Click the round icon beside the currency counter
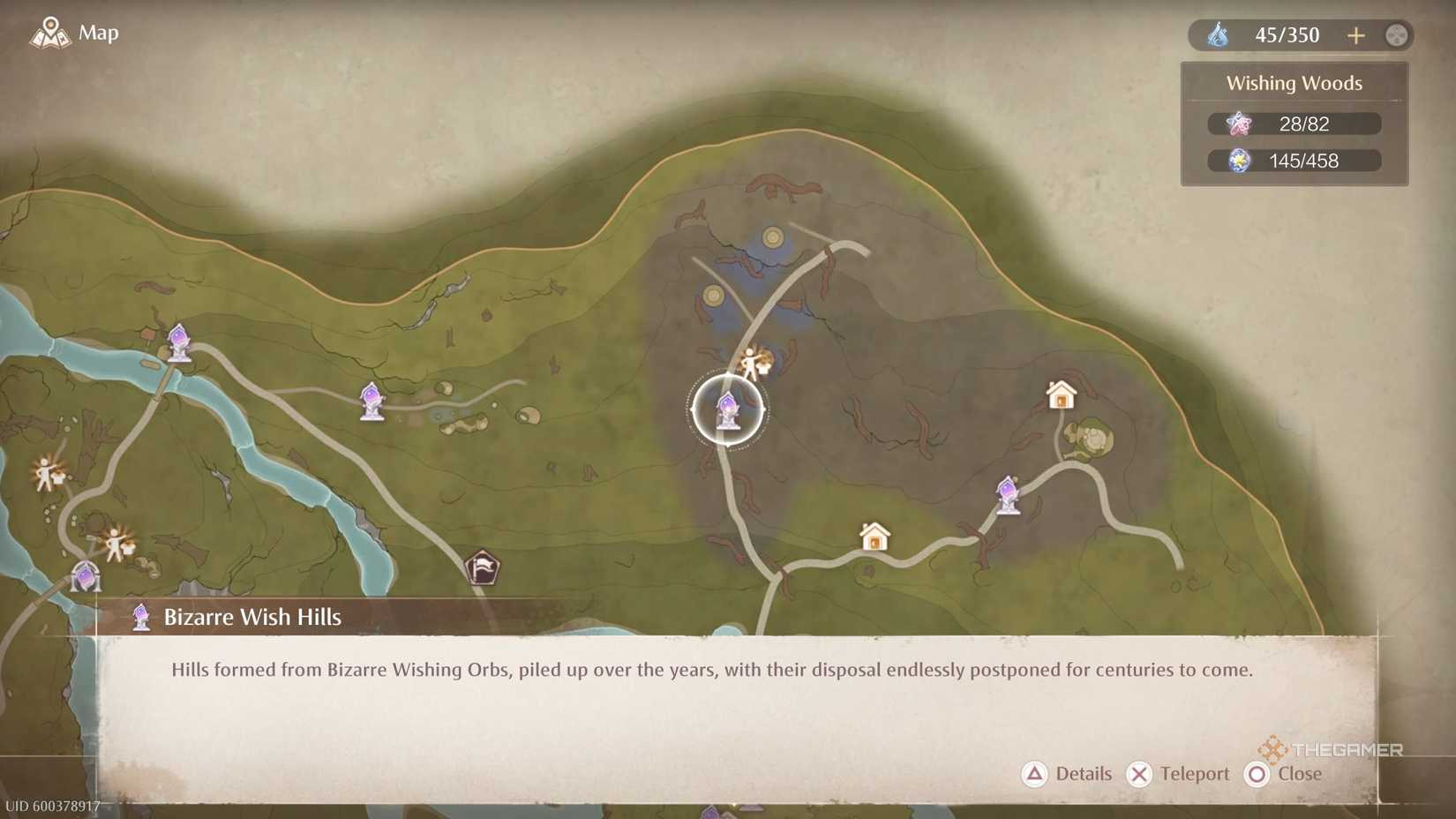 (1397, 35)
